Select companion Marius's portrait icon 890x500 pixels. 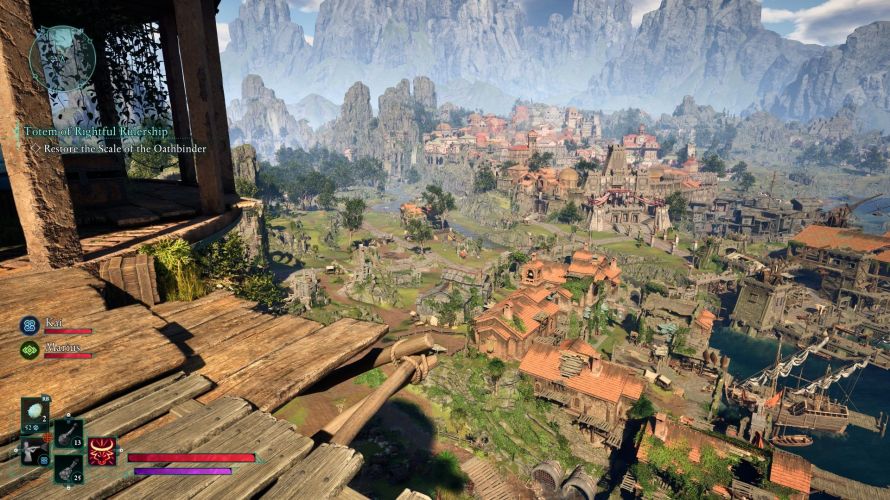coord(30,350)
